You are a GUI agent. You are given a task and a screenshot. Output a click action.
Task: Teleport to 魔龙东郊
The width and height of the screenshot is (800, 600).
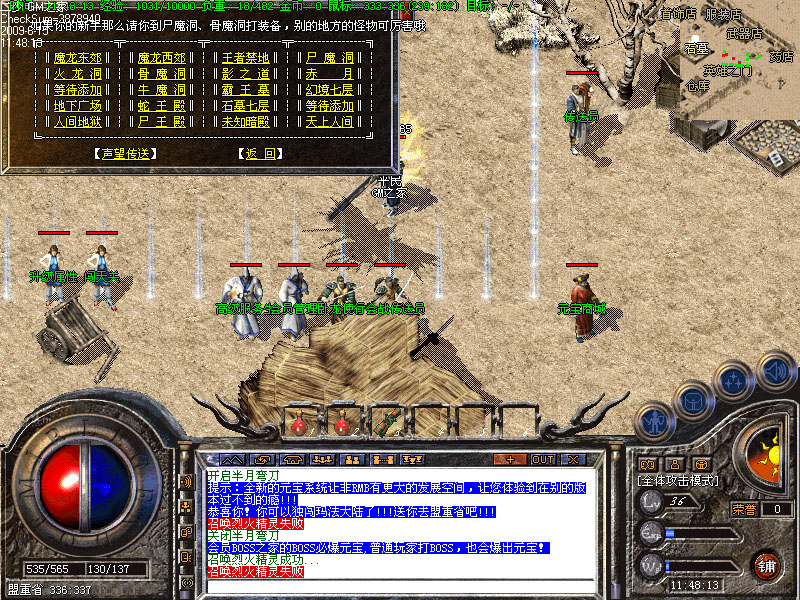(78, 58)
